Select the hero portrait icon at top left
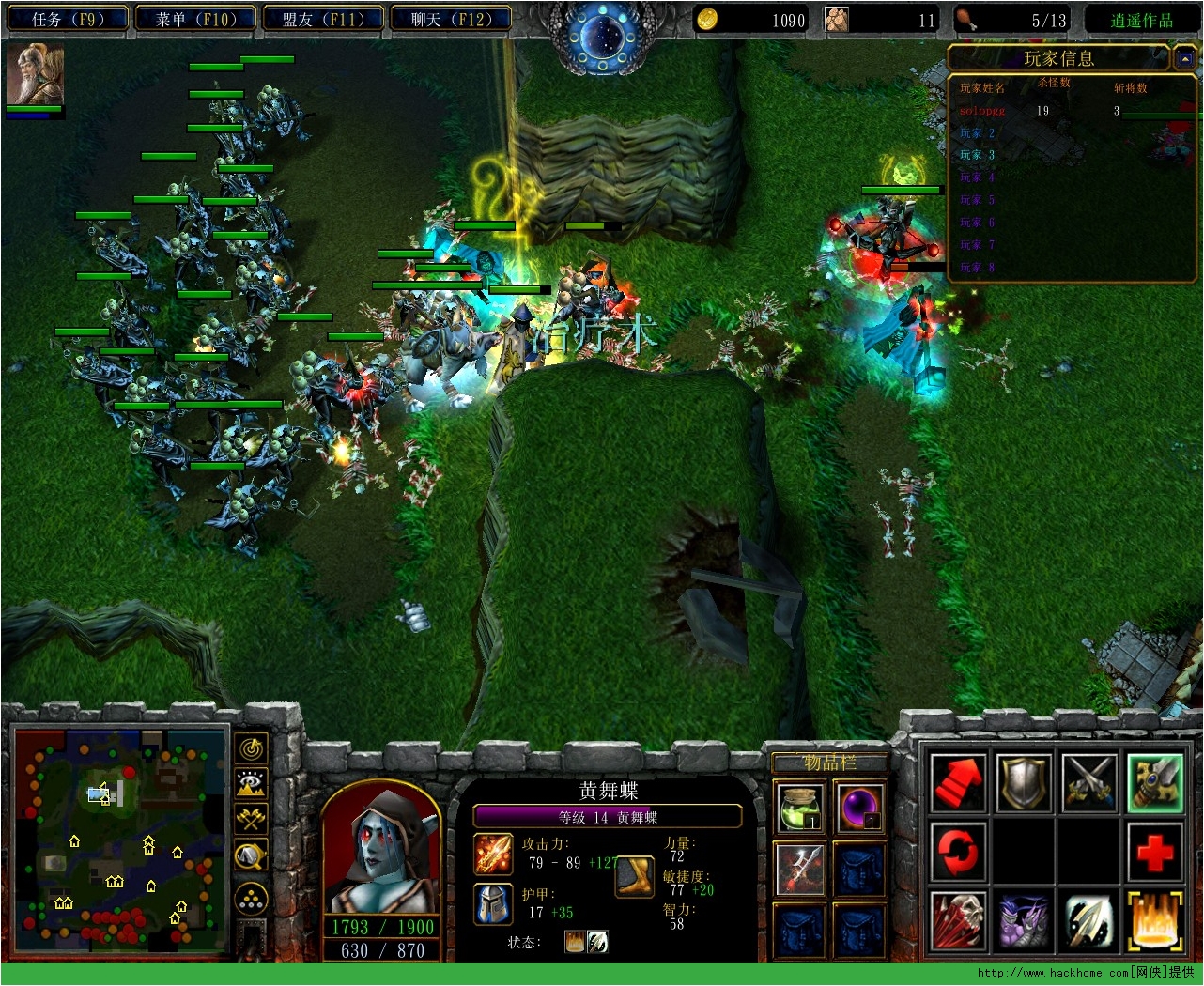Screen dimensions: 1204x986 click(x=35, y=74)
